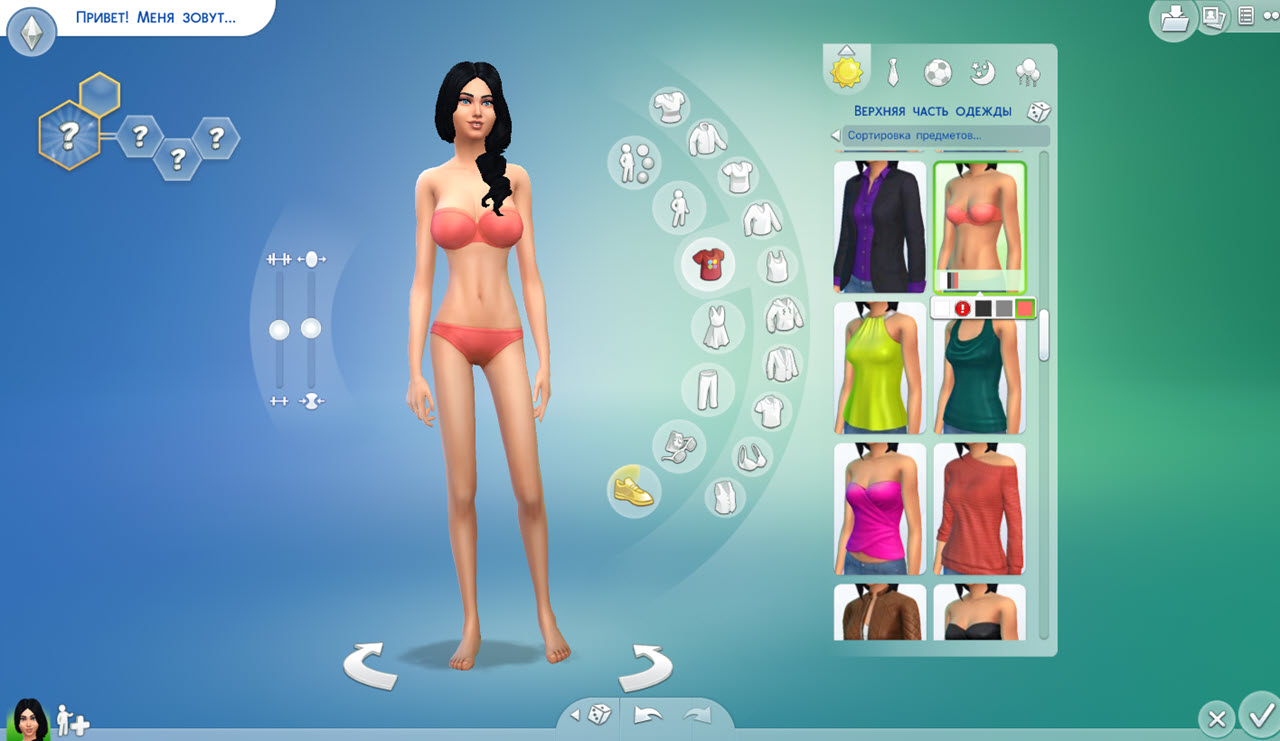Click the 'Привет! Меня зовут...' name field

point(155,19)
